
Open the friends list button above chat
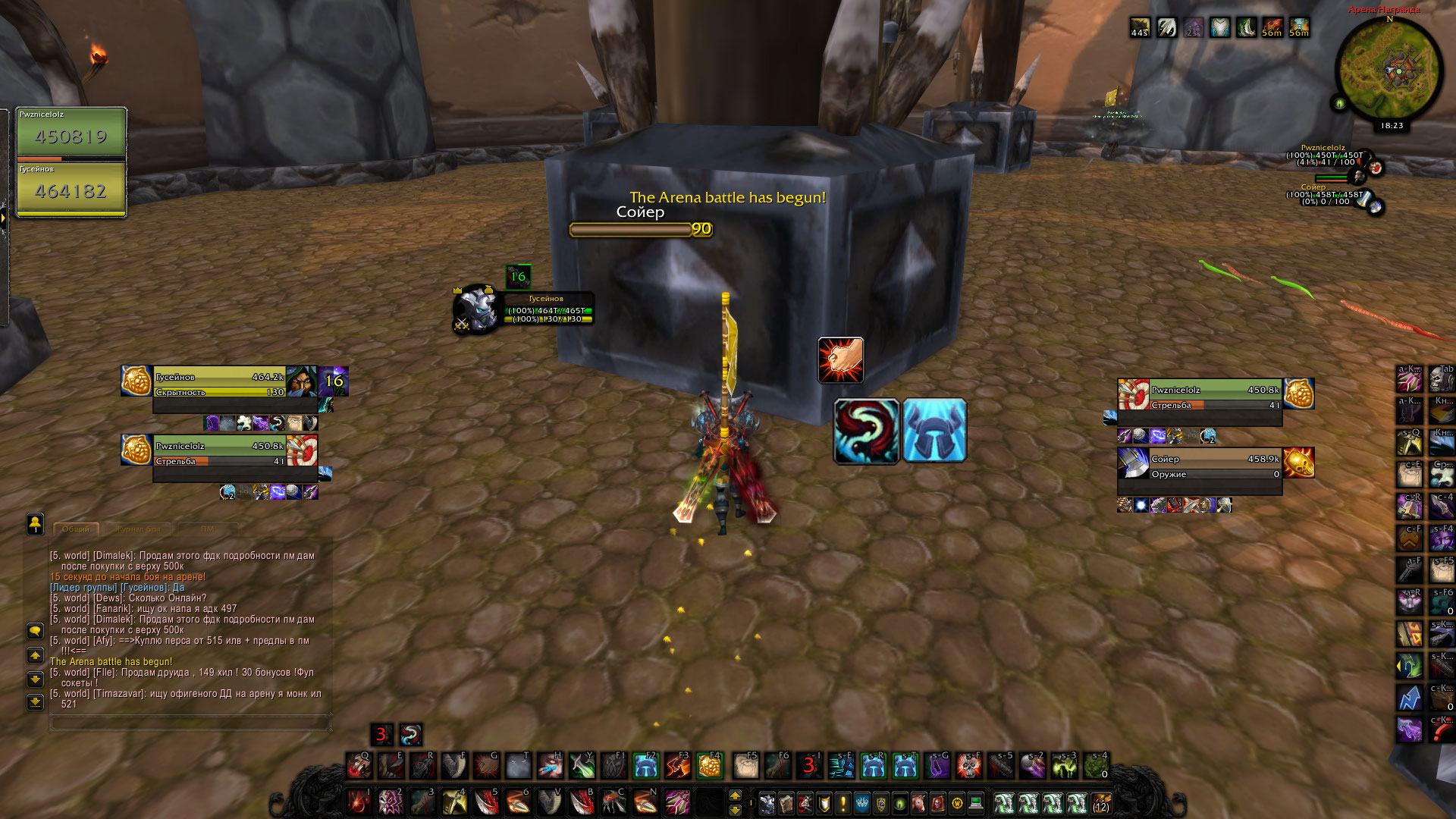(35, 523)
